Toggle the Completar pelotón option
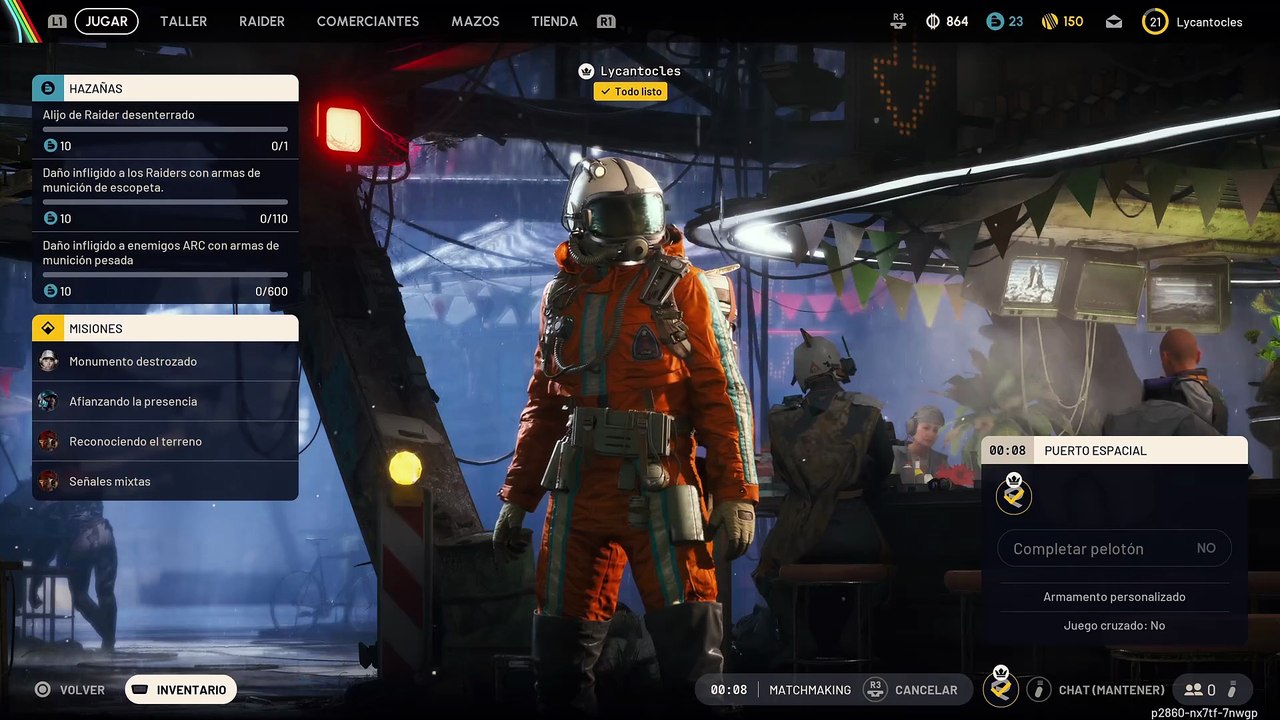 pos(1114,548)
